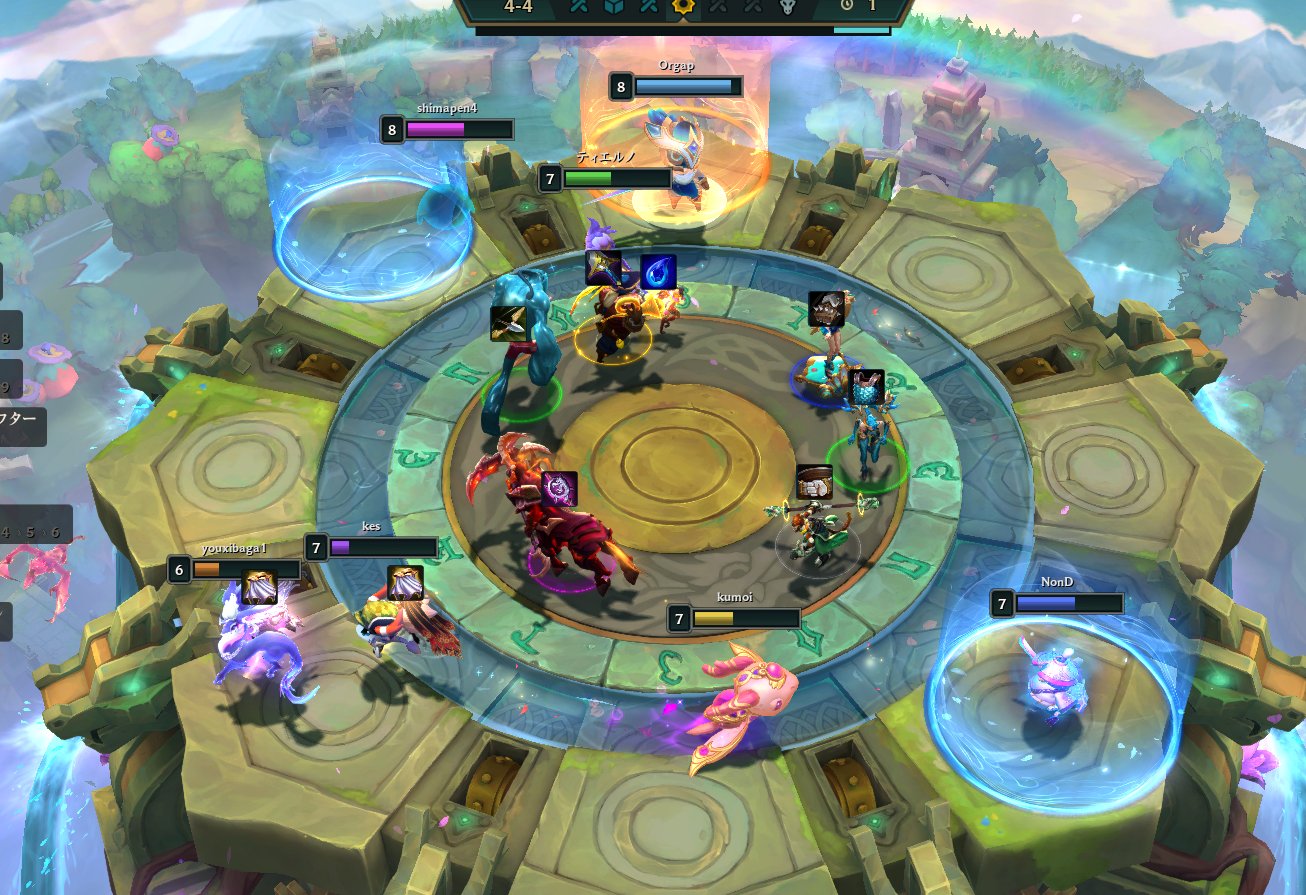Click the dragon-skull minion round icon
This screenshot has height=895, width=1306.
(786, 7)
